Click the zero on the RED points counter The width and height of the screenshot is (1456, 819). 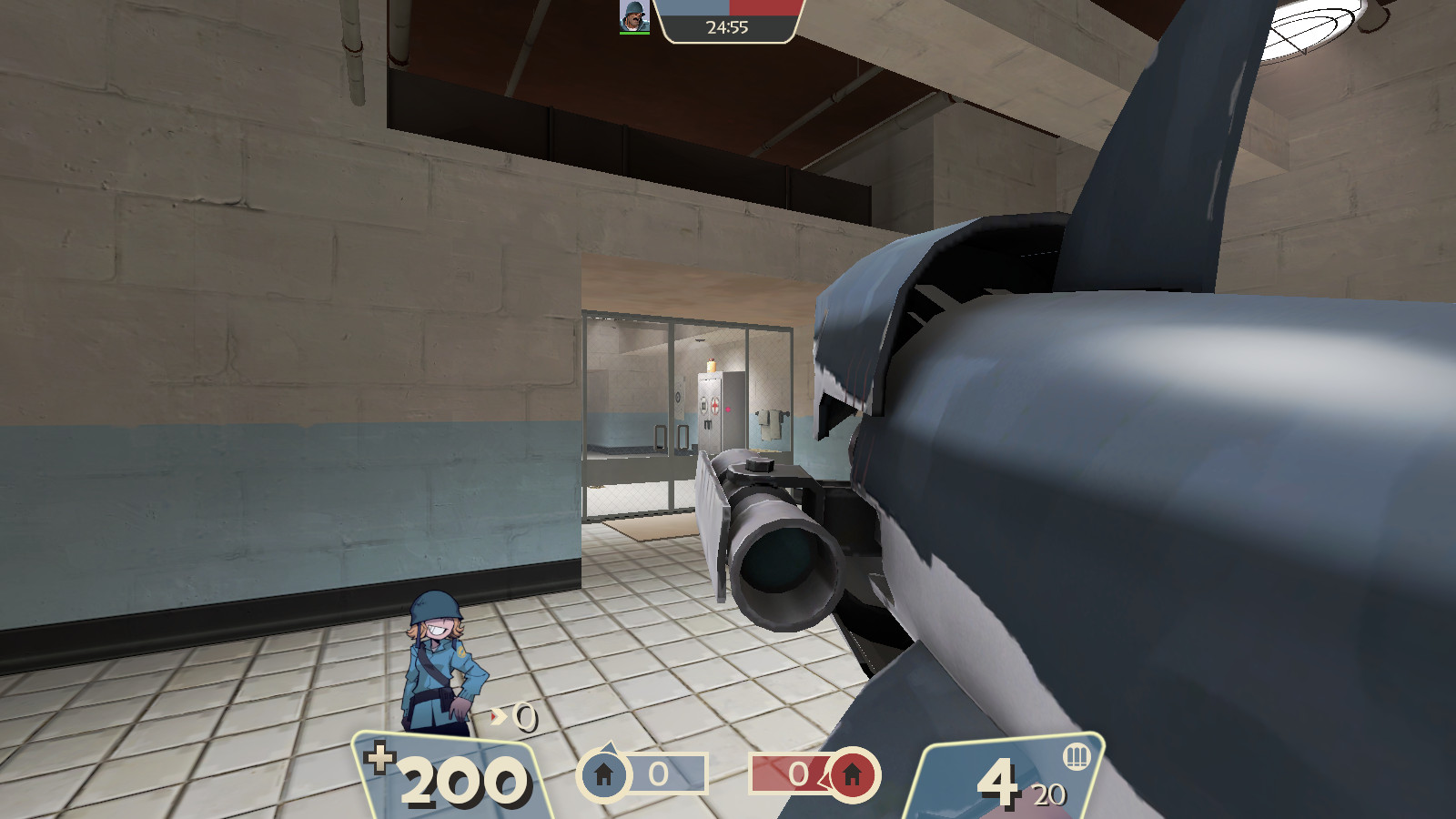[x=798, y=773]
